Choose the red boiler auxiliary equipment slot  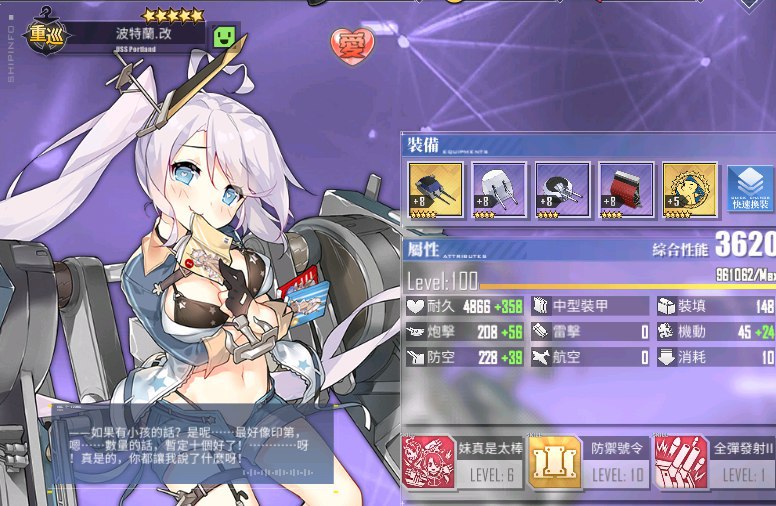(x=626, y=190)
